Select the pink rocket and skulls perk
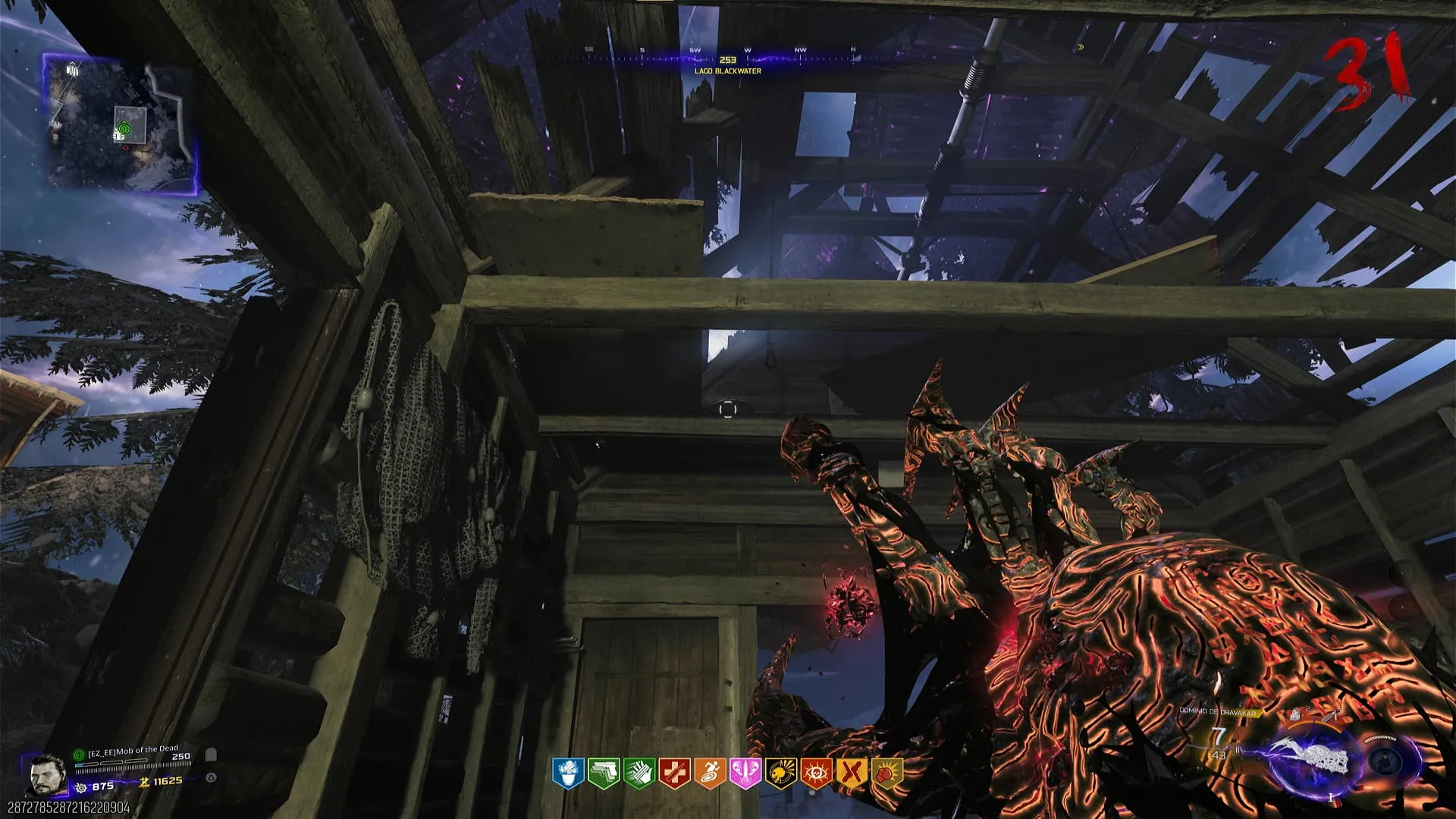1456x819 pixels. pyautogui.click(x=745, y=773)
